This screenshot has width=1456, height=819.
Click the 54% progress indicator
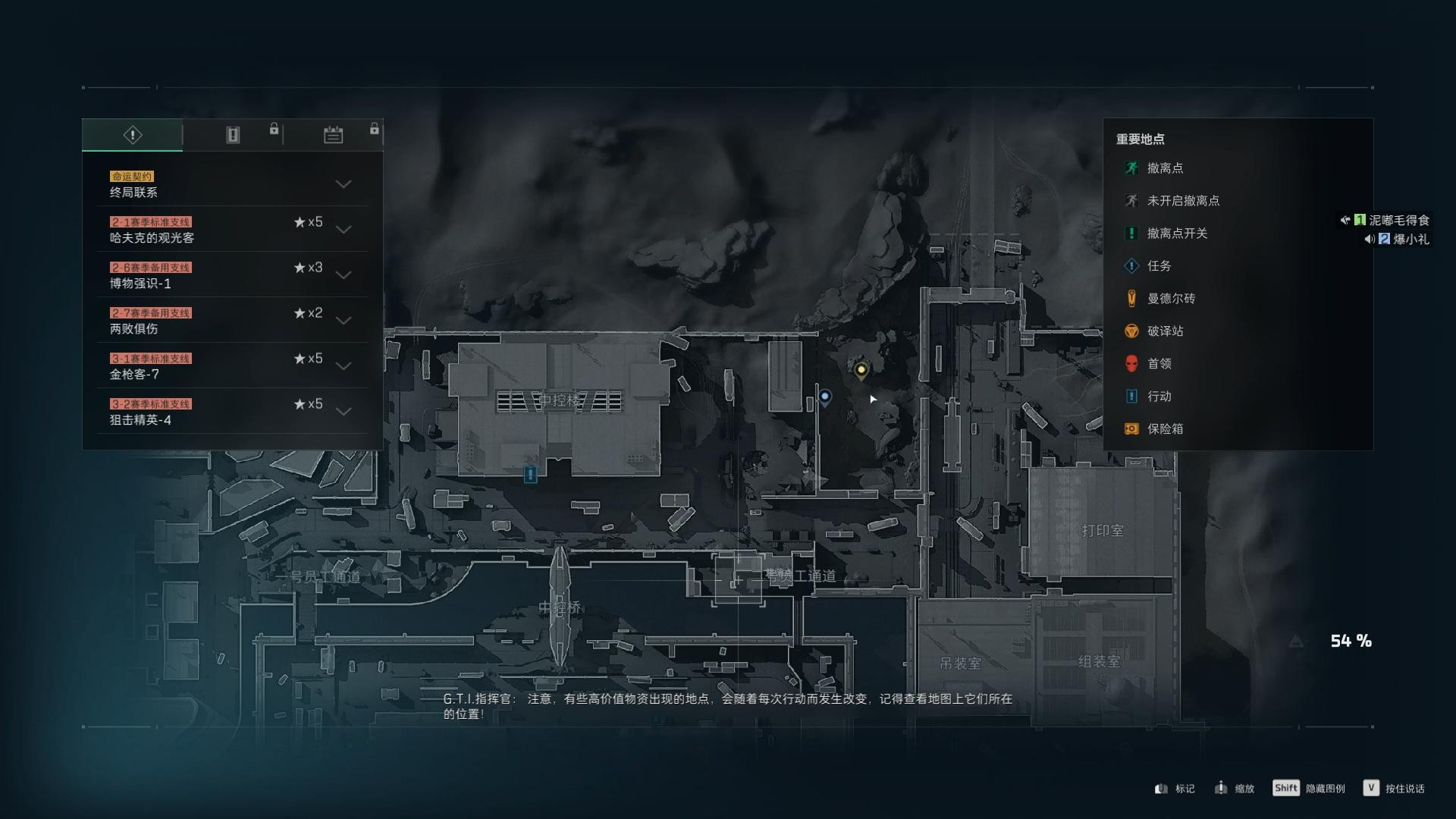[1351, 642]
